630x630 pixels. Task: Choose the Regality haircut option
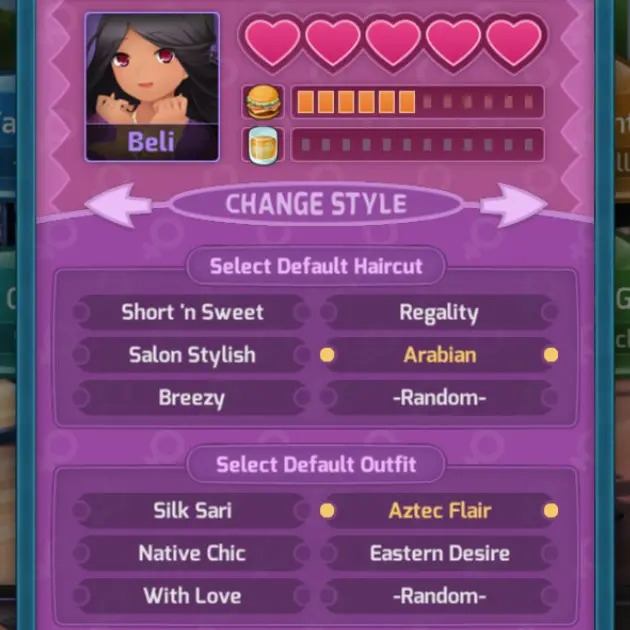point(439,312)
